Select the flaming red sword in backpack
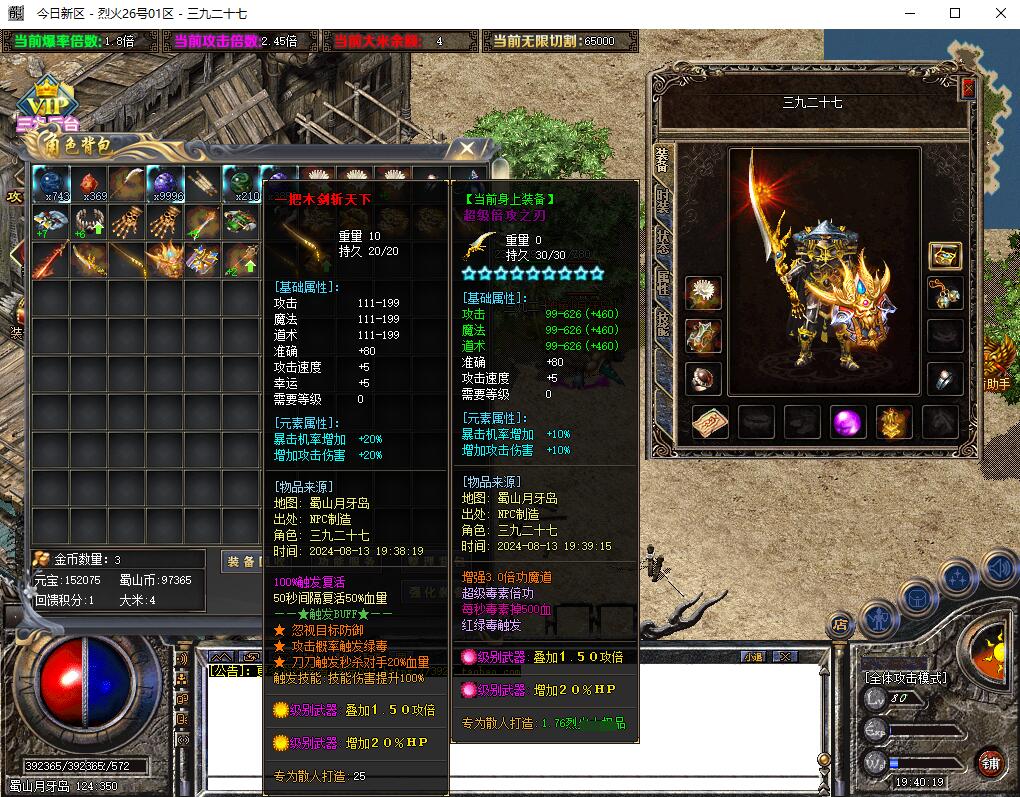The height and width of the screenshot is (797, 1020). pos(51,260)
